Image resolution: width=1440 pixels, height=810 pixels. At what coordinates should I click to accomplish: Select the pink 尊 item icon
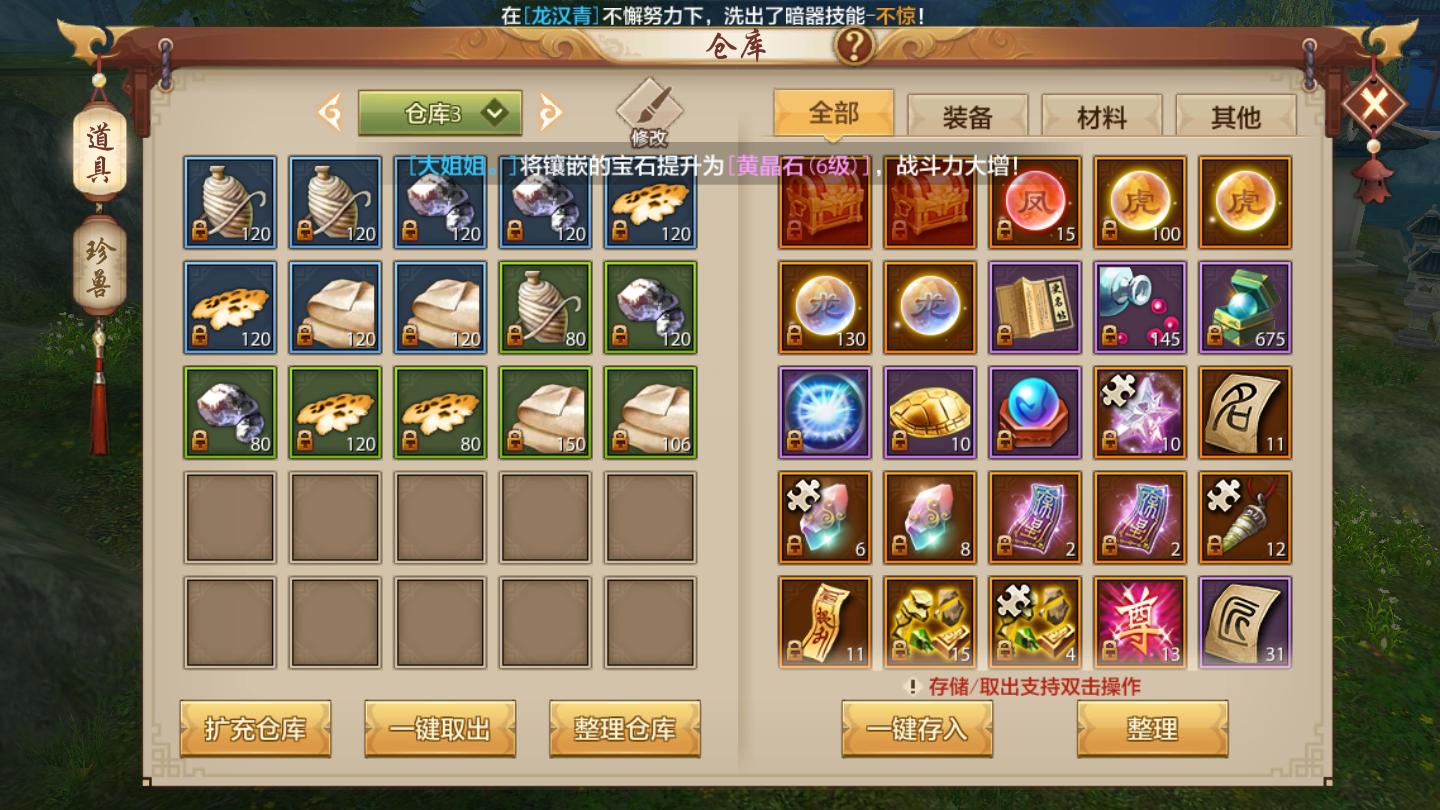tap(1140, 622)
